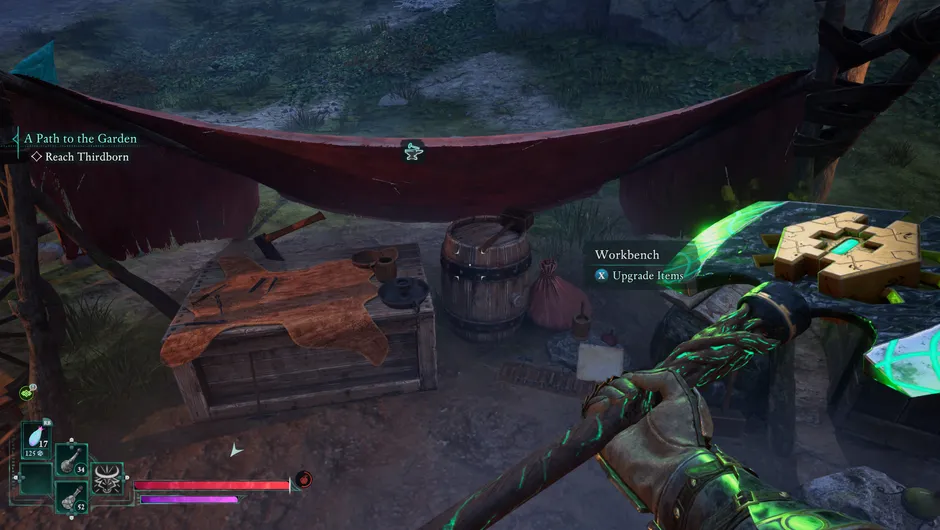Activate the horned bull totem ability

(x=107, y=480)
